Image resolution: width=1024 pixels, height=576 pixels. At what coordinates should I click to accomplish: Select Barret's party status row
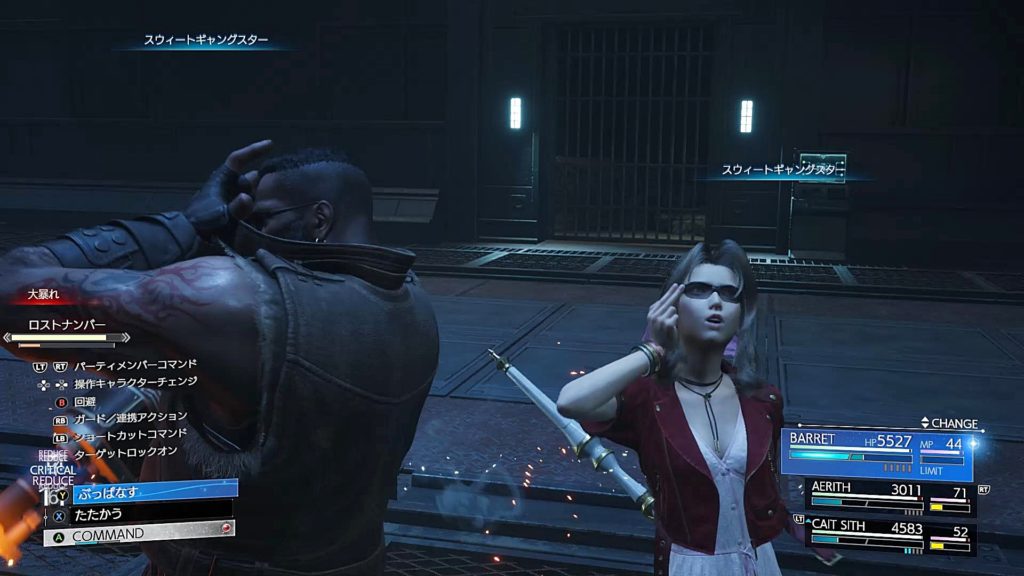coord(878,452)
